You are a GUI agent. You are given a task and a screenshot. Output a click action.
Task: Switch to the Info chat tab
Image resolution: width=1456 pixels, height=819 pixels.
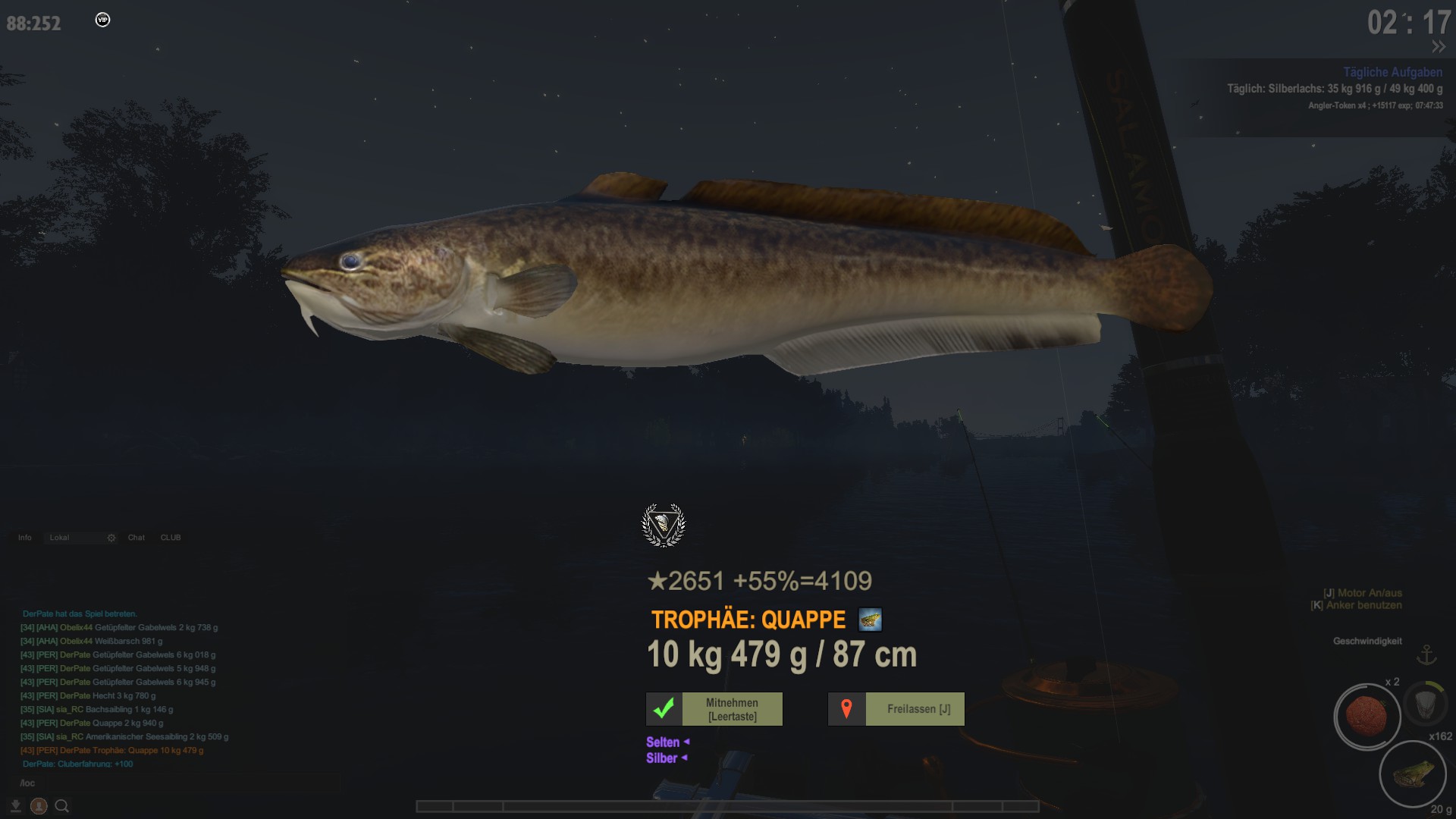tap(25, 538)
